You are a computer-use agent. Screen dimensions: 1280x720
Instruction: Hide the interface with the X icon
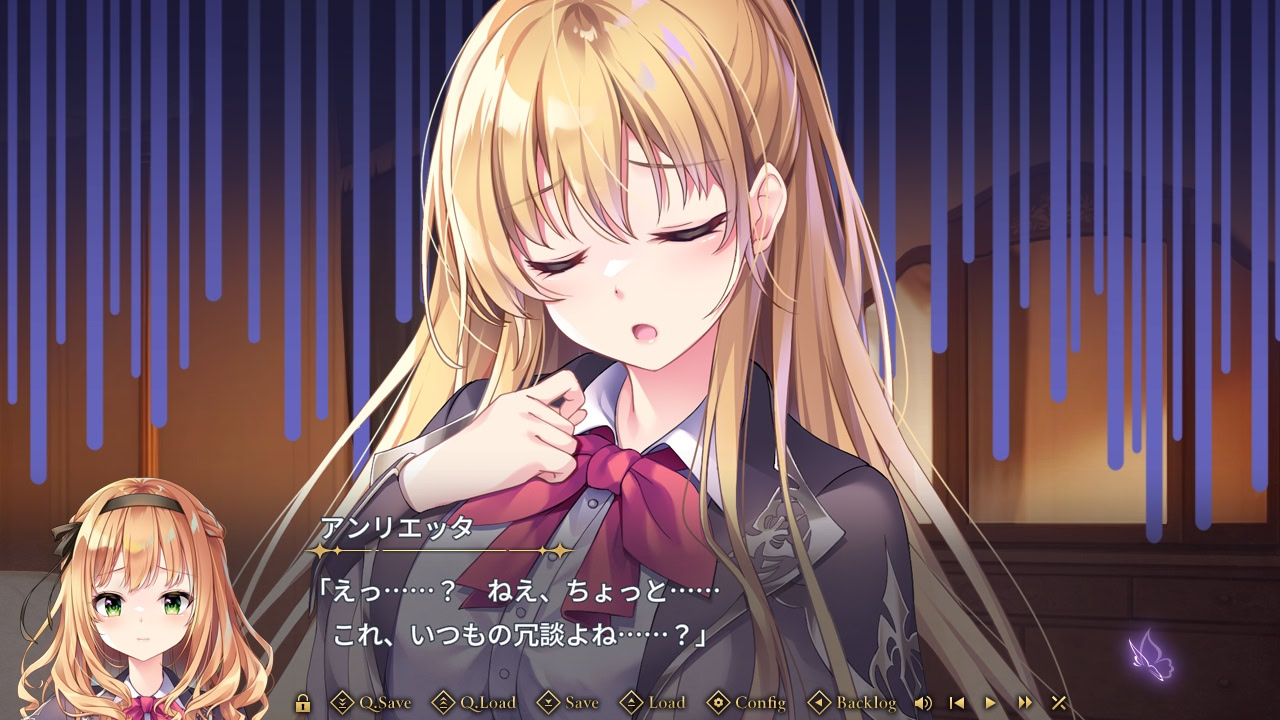pos(1060,703)
